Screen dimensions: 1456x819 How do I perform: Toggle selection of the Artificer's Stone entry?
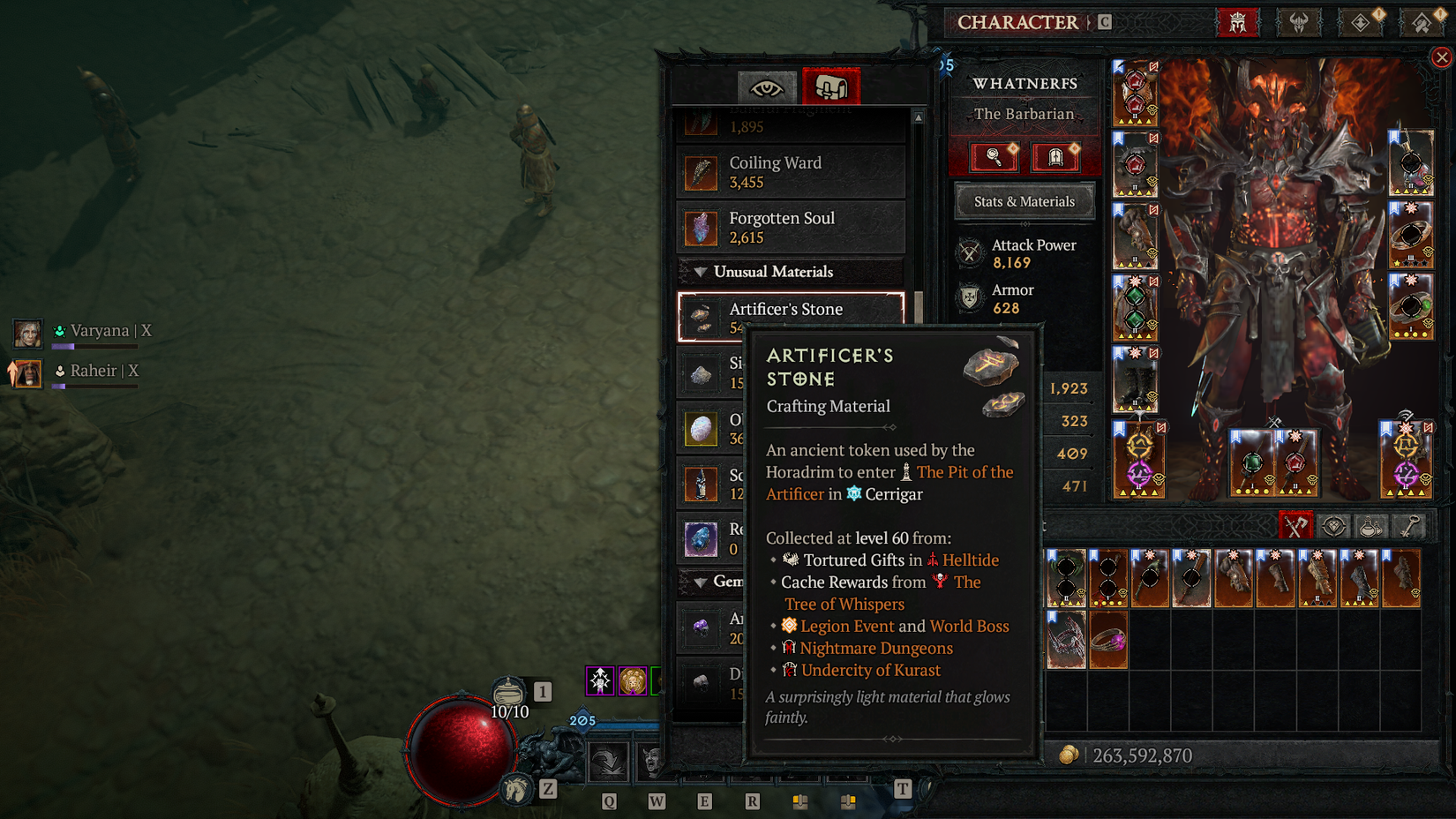(790, 316)
